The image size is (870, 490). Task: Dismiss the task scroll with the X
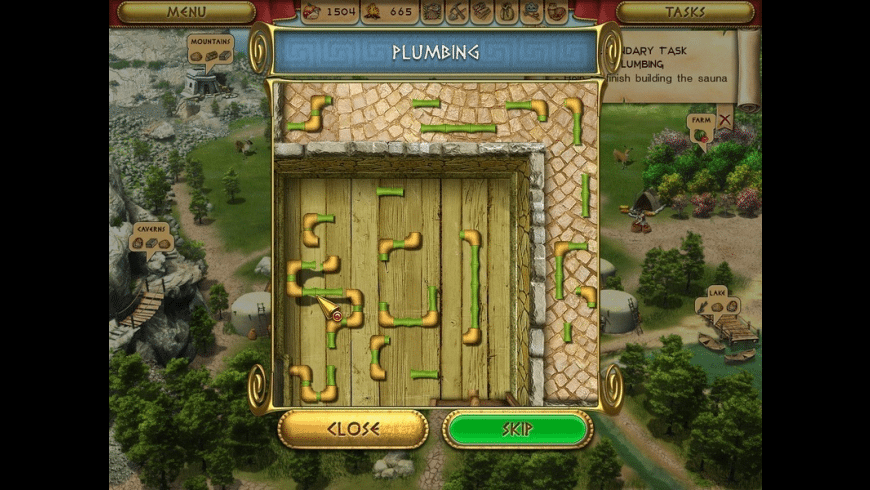[725, 118]
